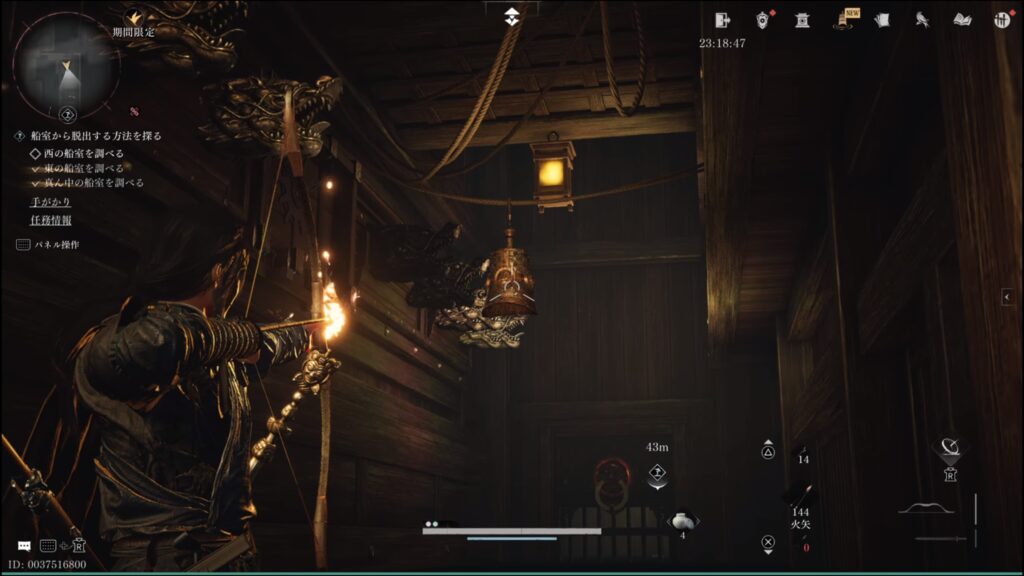This screenshot has width=1024, height=576.
Task: Open the circular minimap
Action: [x=66, y=64]
